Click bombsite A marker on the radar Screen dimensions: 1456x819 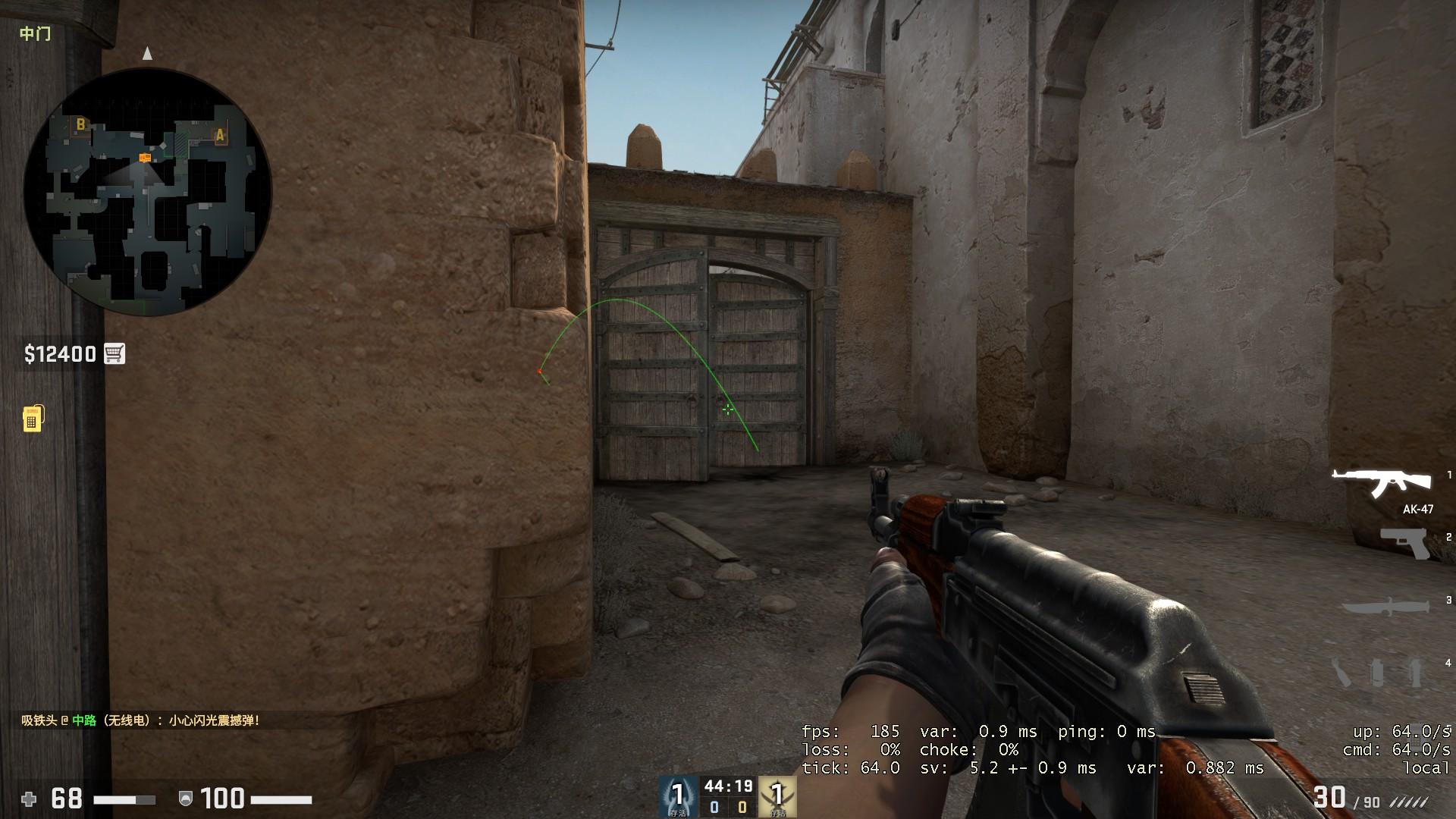[x=219, y=135]
